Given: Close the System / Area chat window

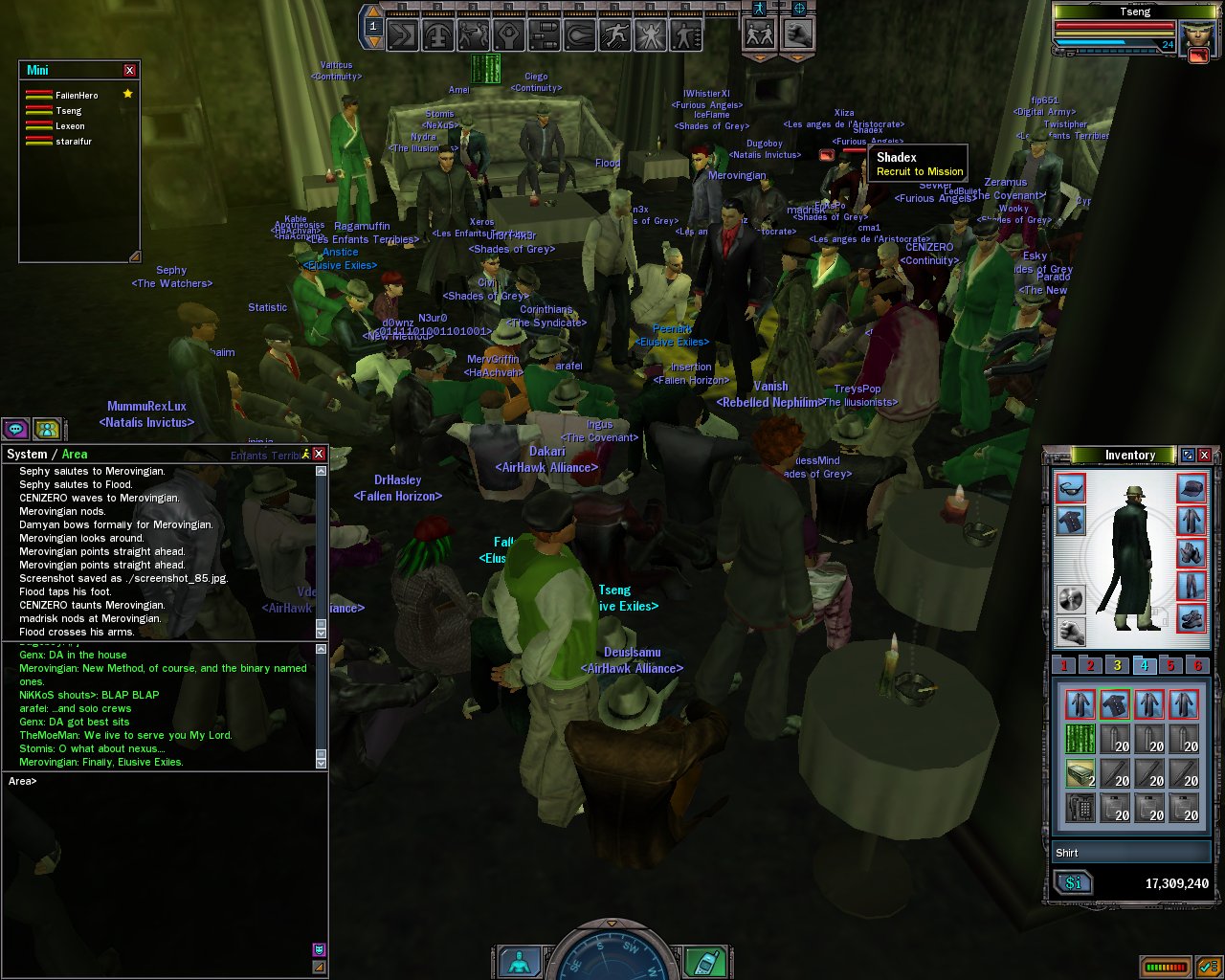Looking at the screenshot, I should 319,454.
